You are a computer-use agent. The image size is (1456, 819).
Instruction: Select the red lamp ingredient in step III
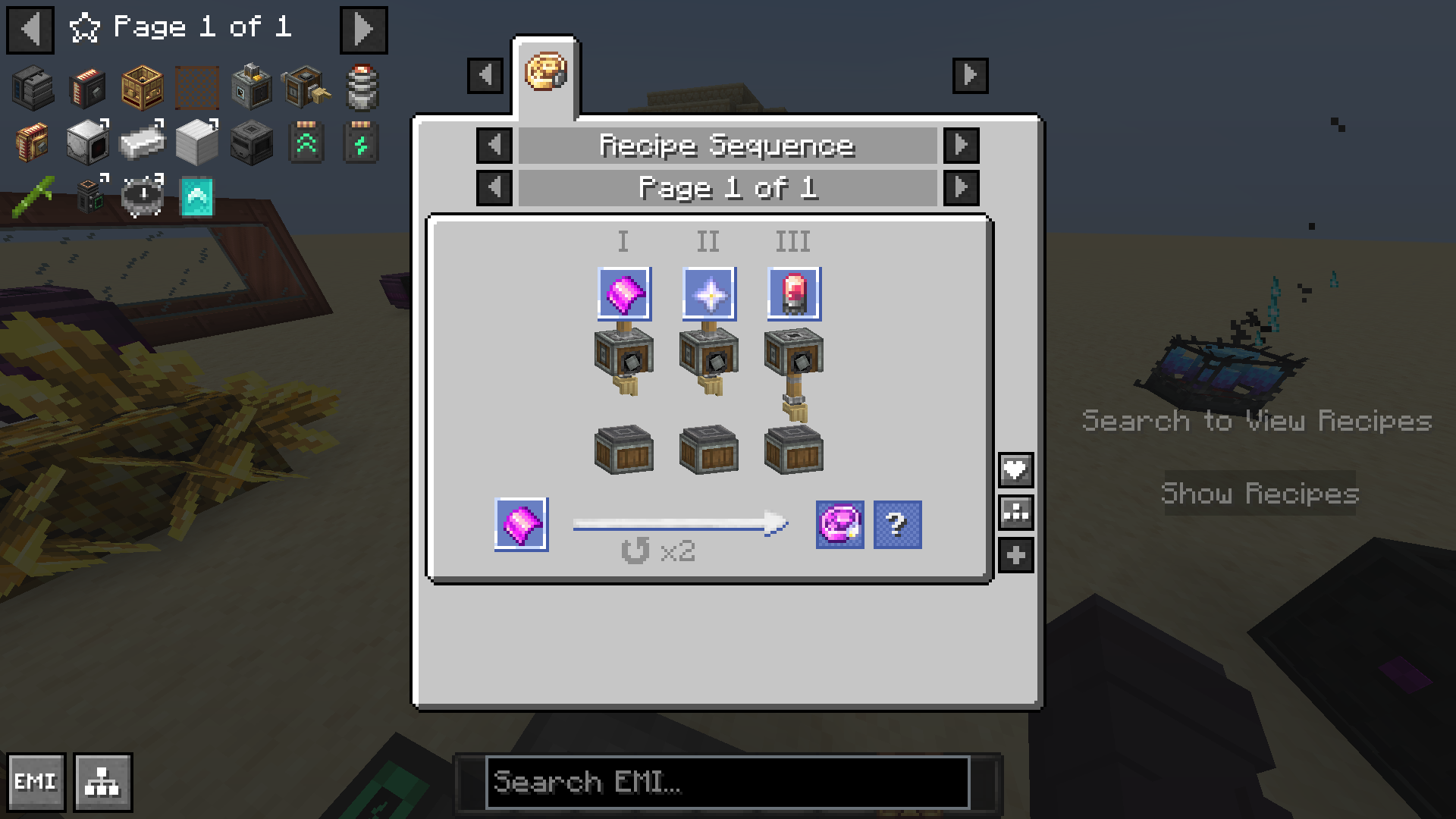point(793,293)
